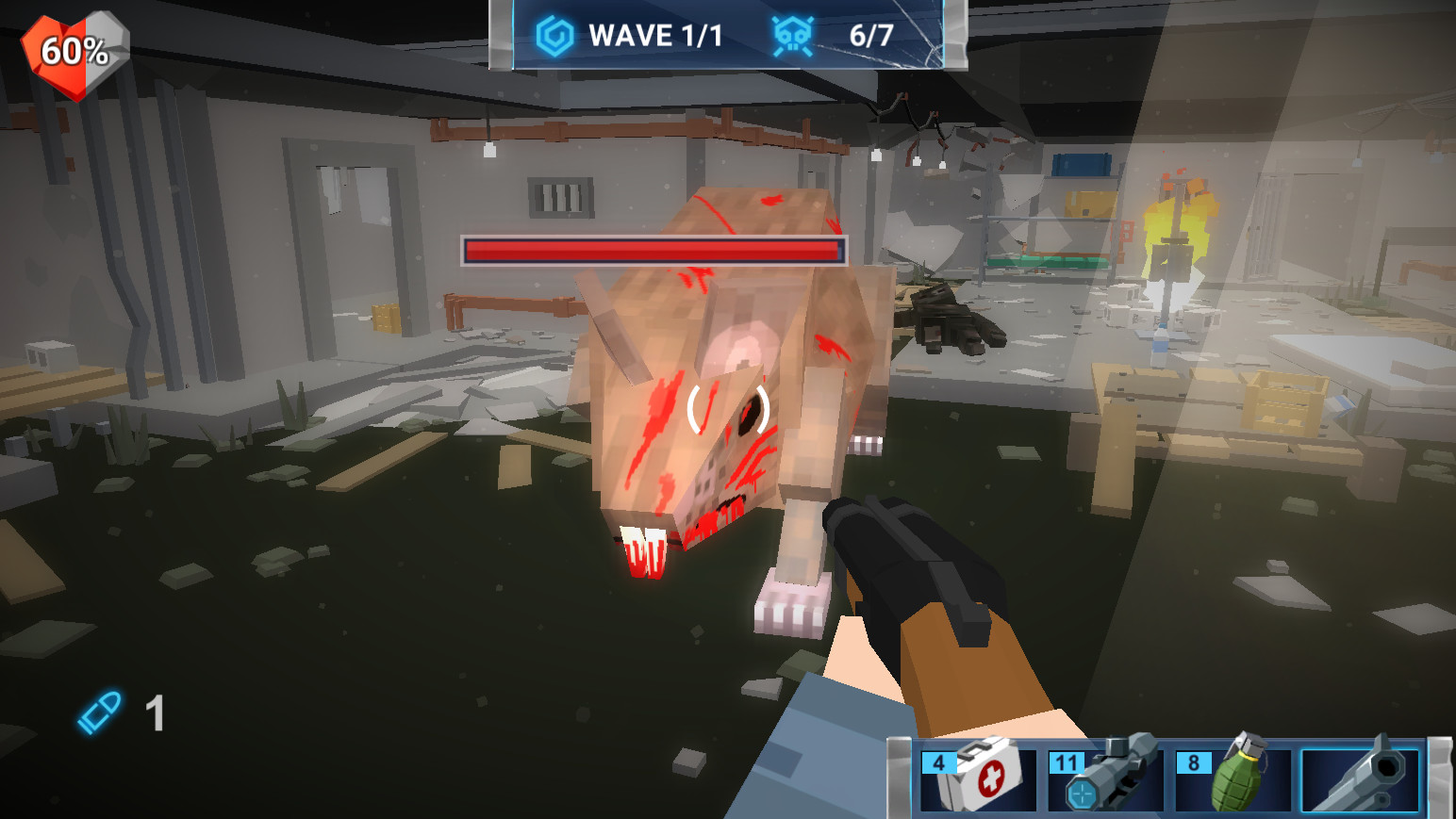The width and height of the screenshot is (1456, 819).
Task: Click the ICD amount showing 1
Action: 154,713
